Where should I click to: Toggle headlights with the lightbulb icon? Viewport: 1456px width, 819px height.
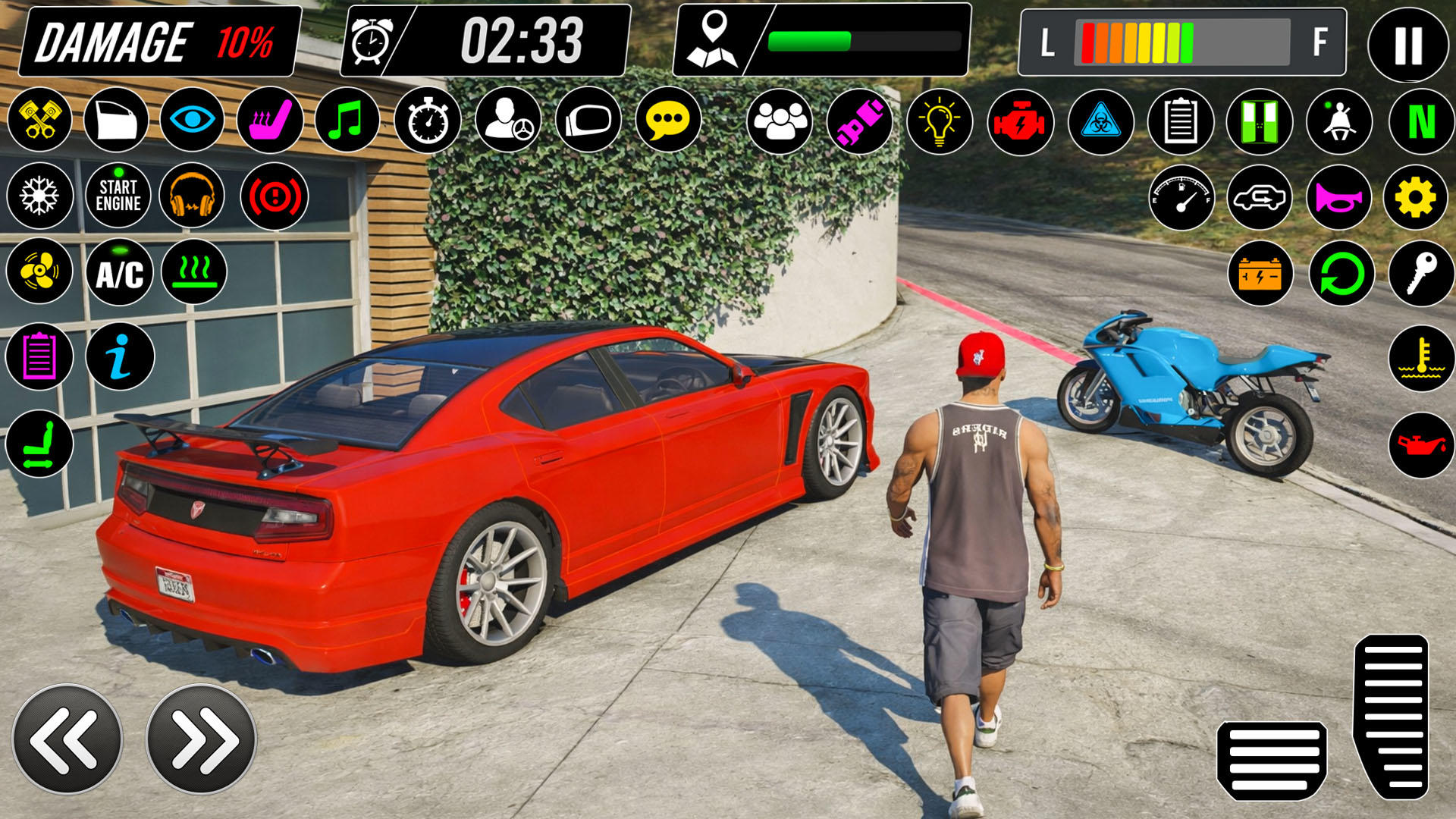[940, 121]
